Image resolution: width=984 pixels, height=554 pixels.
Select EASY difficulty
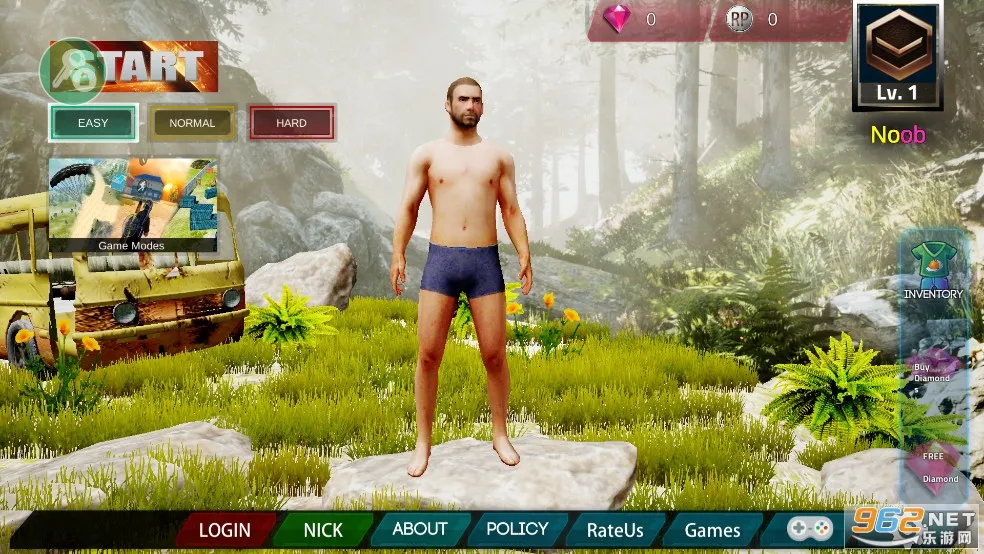(x=93, y=123)
